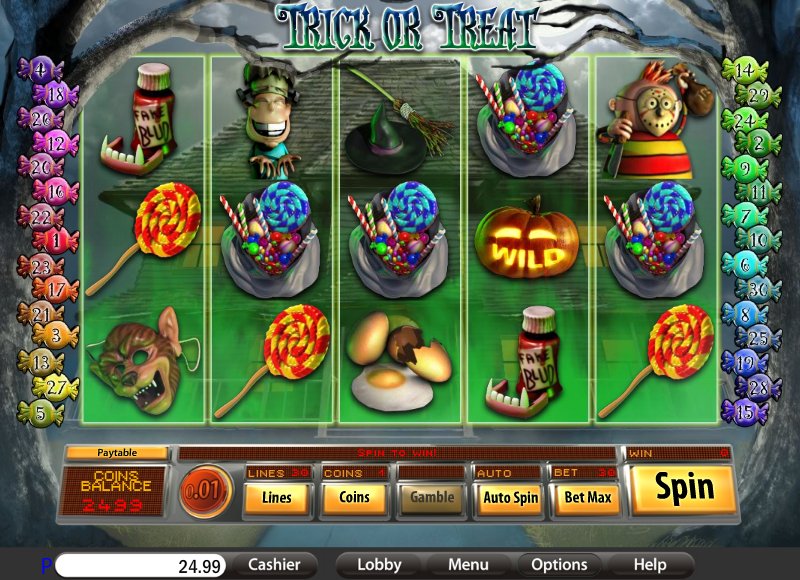
Task: Pick payline candy number 15
Action: [x=744, y=410]
